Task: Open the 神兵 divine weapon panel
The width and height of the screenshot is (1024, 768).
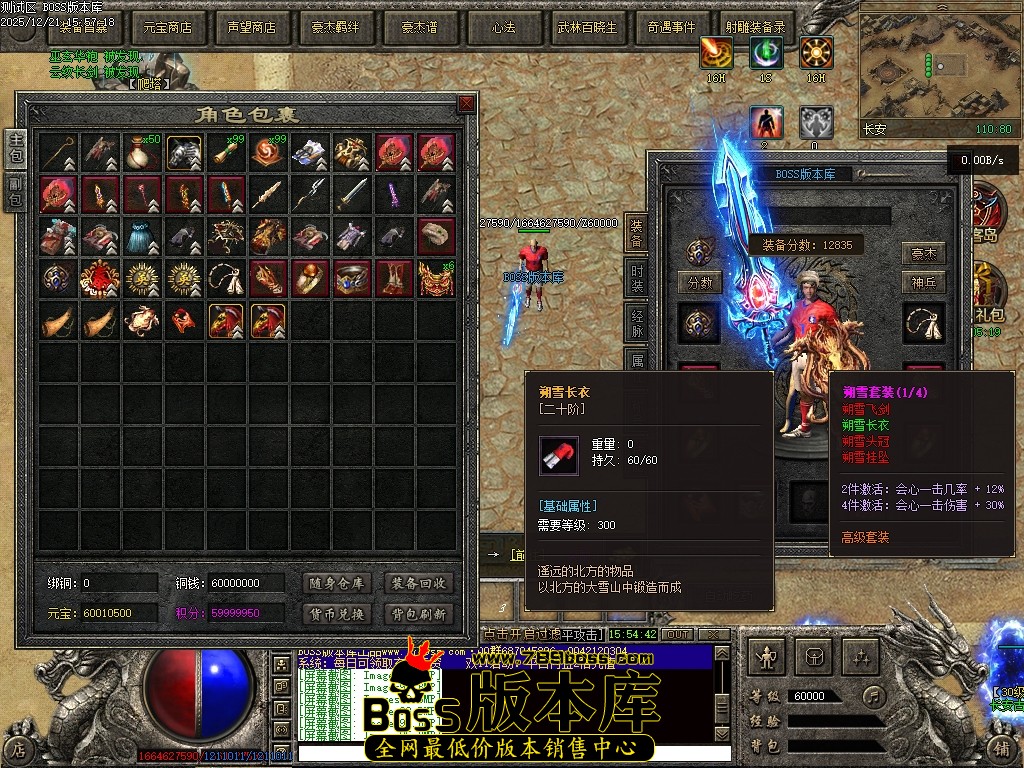Action: (x=923, y=283)
